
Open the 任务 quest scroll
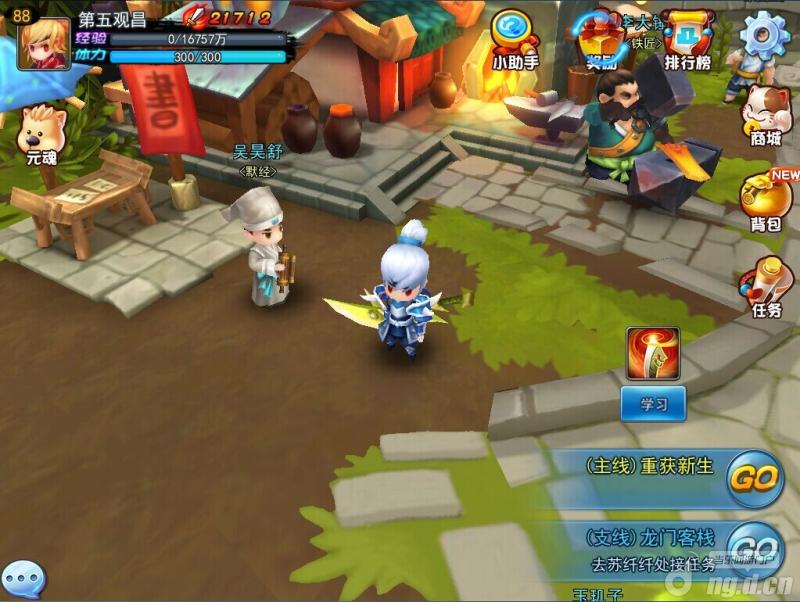[766, 287]
